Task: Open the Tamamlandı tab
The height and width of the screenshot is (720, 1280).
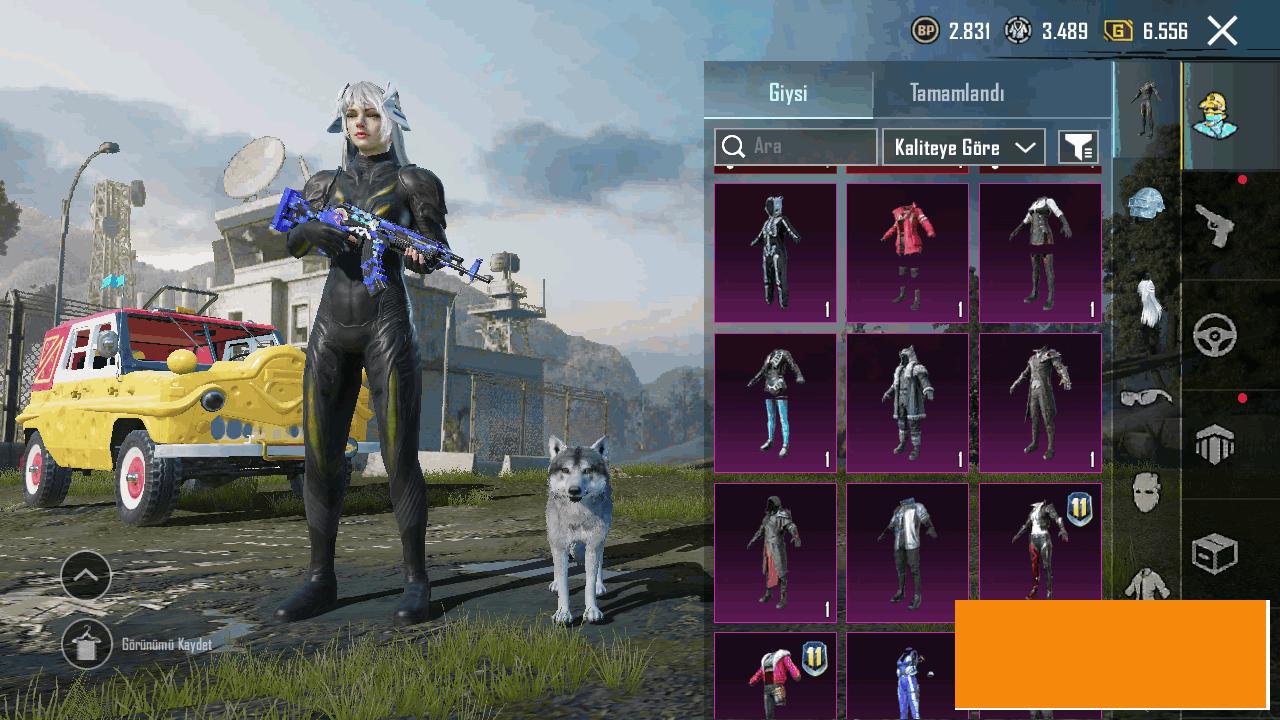Action: coord(957,93)
